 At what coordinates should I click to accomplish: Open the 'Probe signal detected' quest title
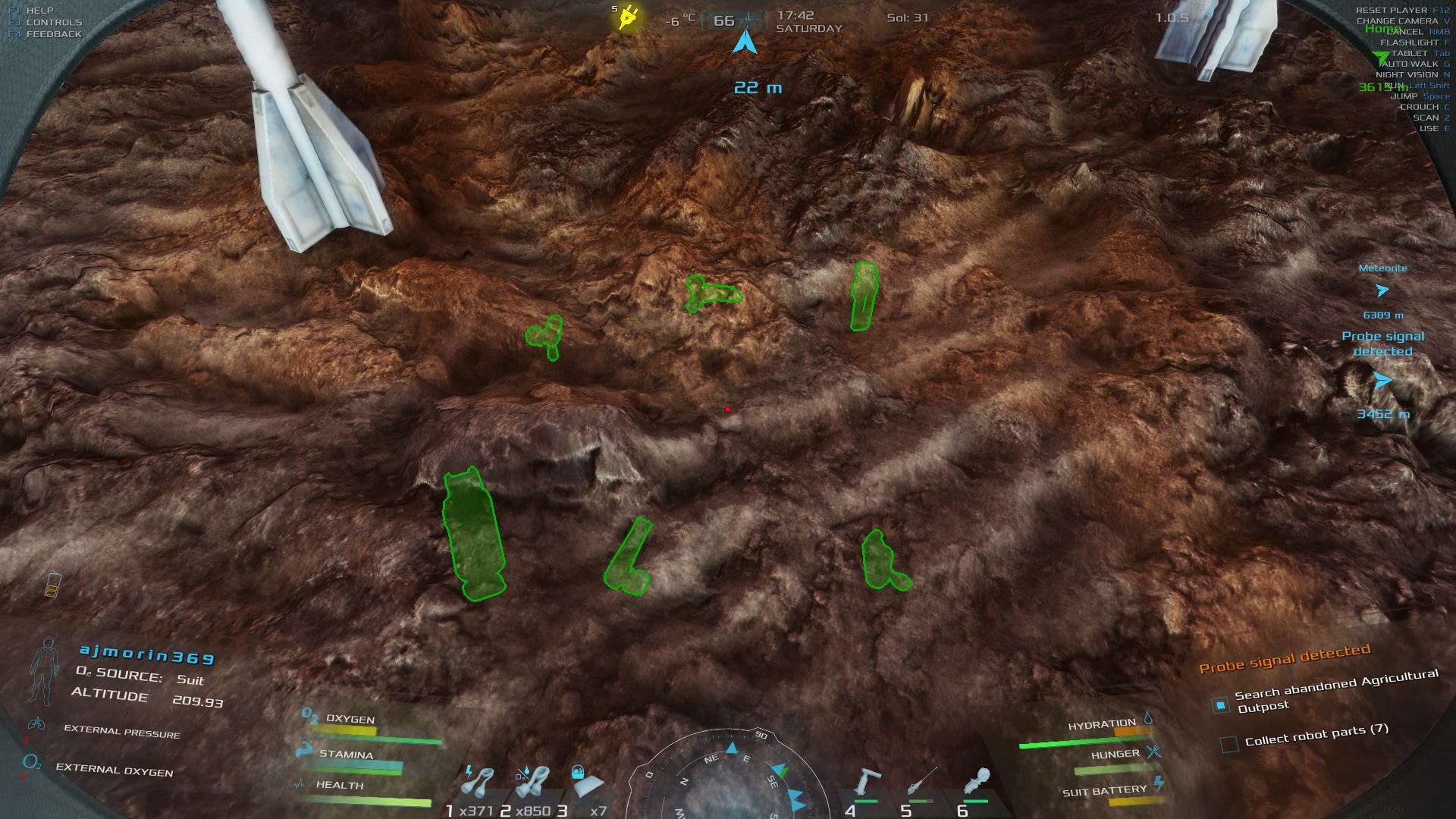pos(1284,658)
